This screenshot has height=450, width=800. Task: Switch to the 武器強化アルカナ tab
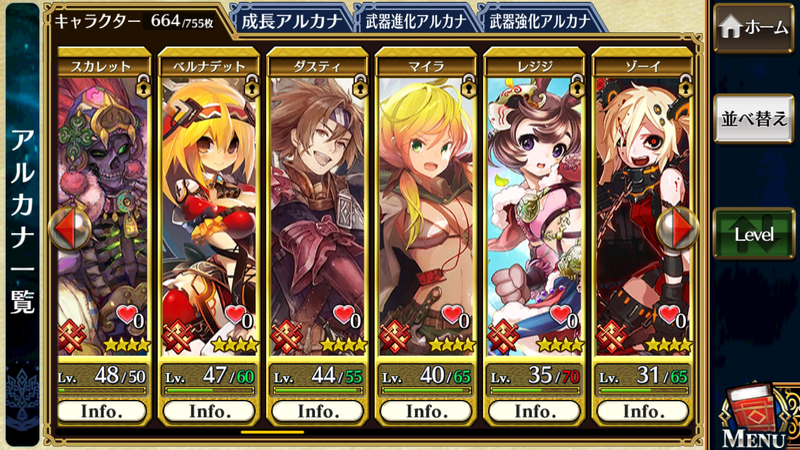(537, 20)
